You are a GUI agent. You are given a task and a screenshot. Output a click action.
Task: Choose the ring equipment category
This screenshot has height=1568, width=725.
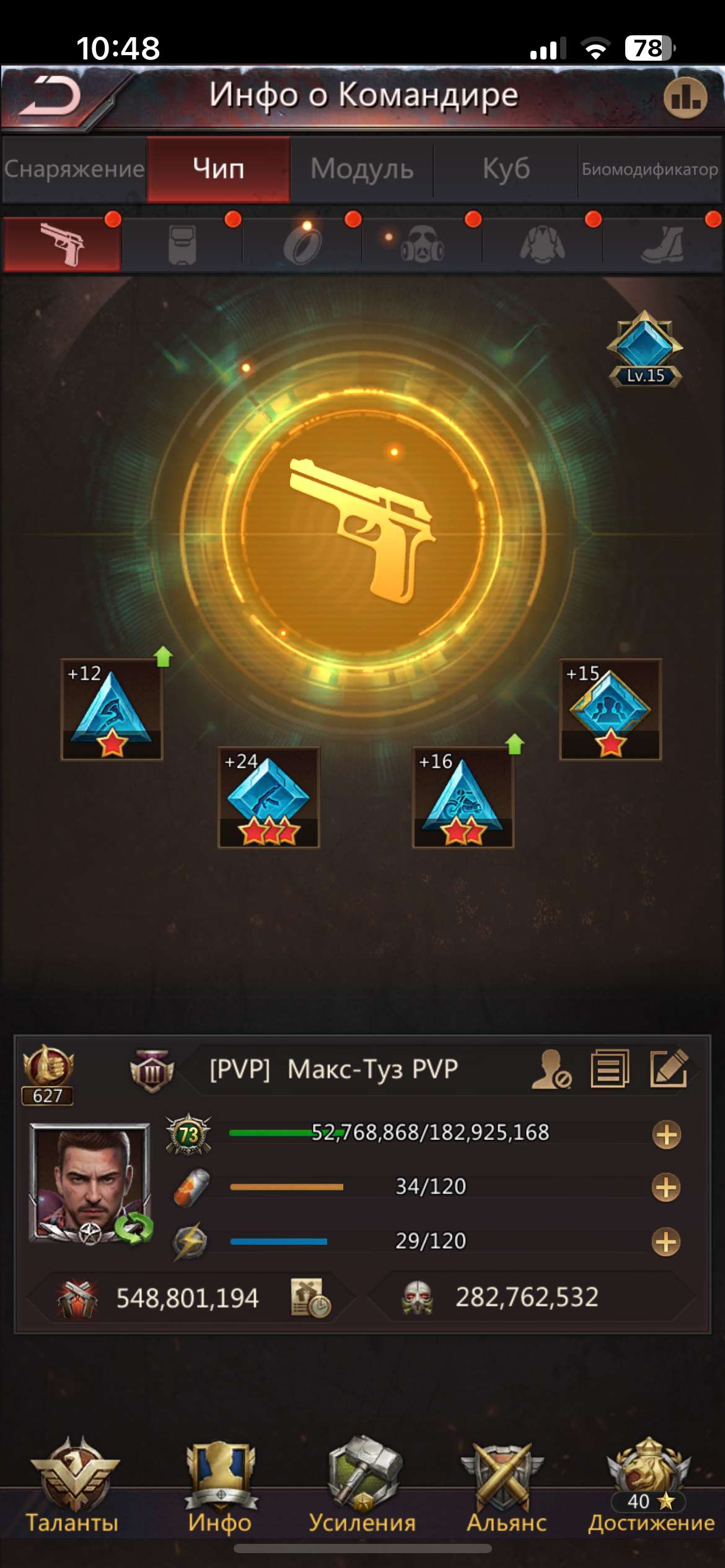pyautogui.click(x=302, y=246)
